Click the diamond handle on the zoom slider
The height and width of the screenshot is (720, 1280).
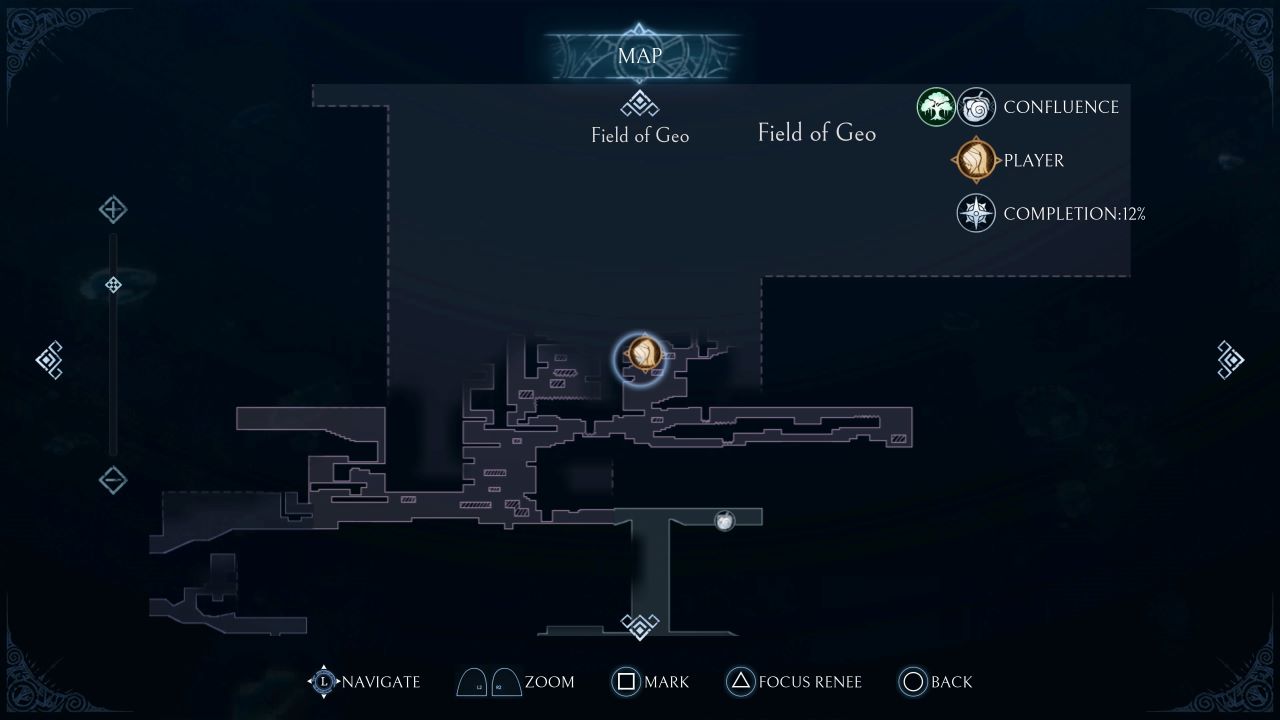point(113,284)
